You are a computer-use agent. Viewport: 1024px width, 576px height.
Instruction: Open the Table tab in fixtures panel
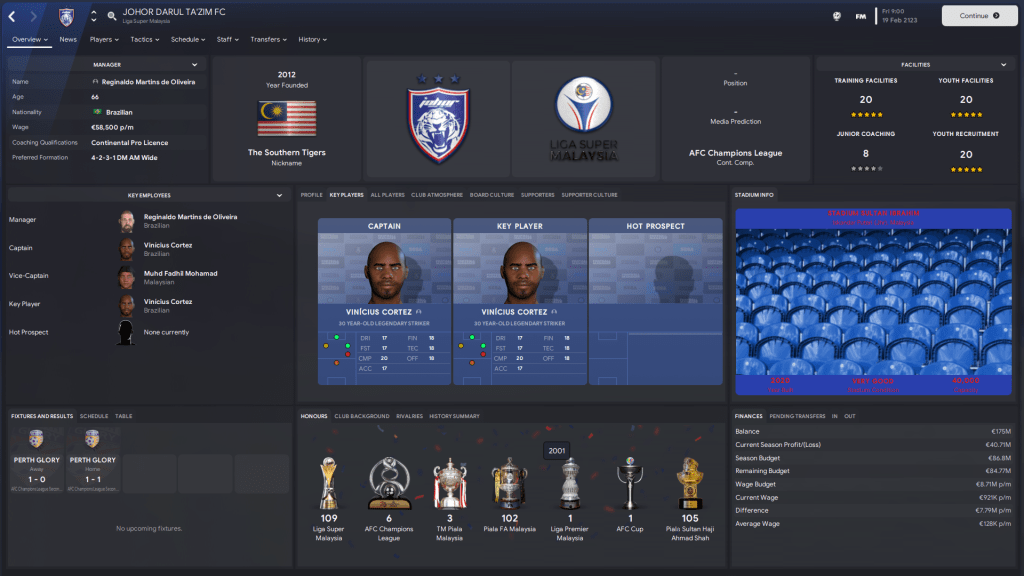(x=123, y=416)
